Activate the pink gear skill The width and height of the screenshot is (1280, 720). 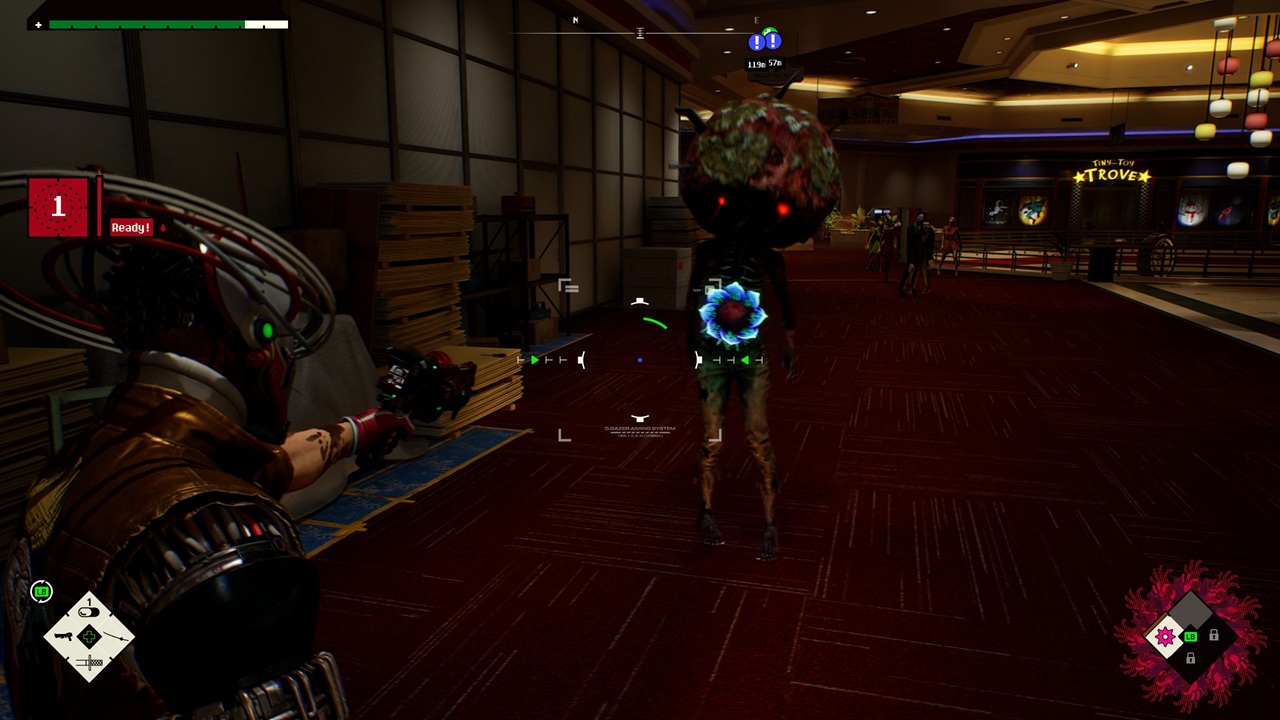pyautogui.click(x=1165, y=637)
